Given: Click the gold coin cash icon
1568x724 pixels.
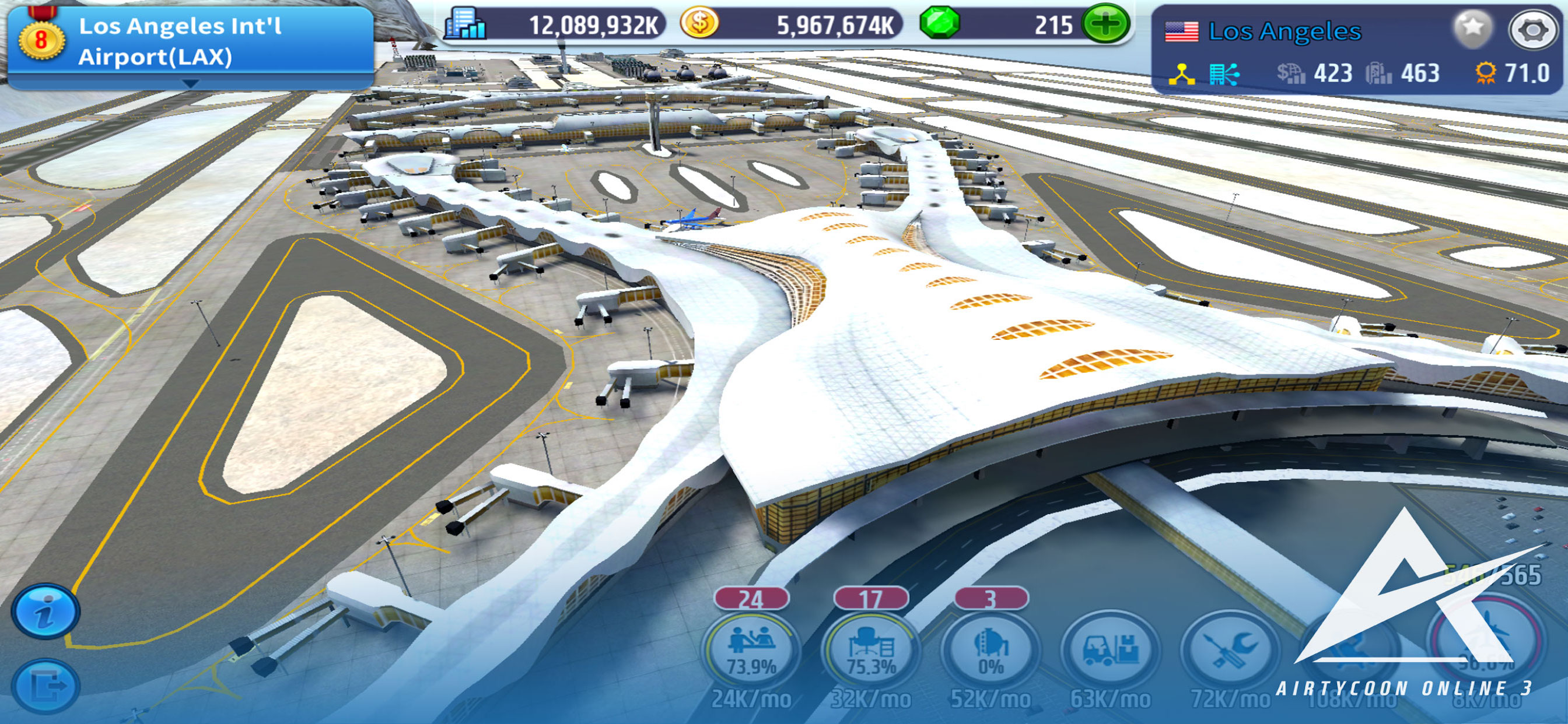Looking at the screenshot, I should (x=699, y=24).
